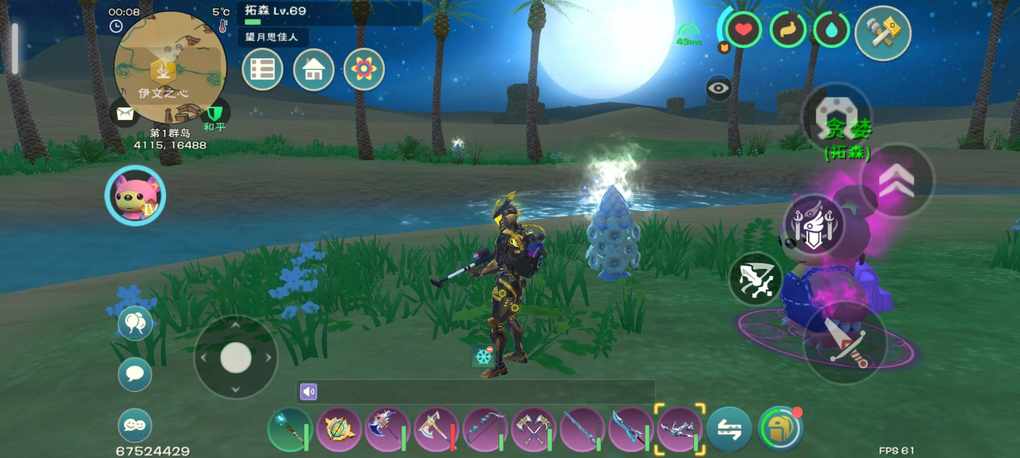Click the chat bar speaker icon

coord(309,392)
